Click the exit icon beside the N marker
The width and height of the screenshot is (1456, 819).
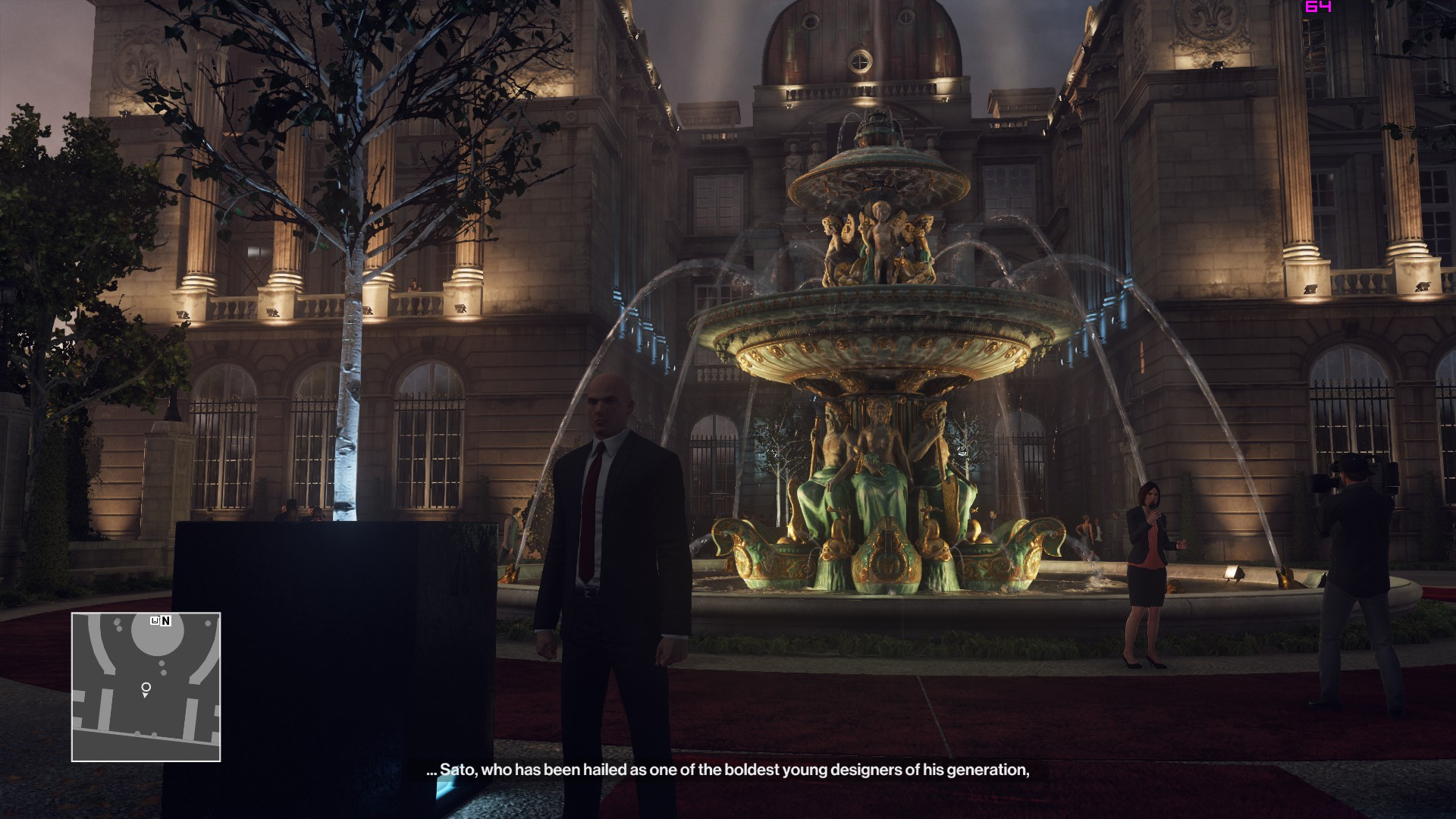point(155,621)
